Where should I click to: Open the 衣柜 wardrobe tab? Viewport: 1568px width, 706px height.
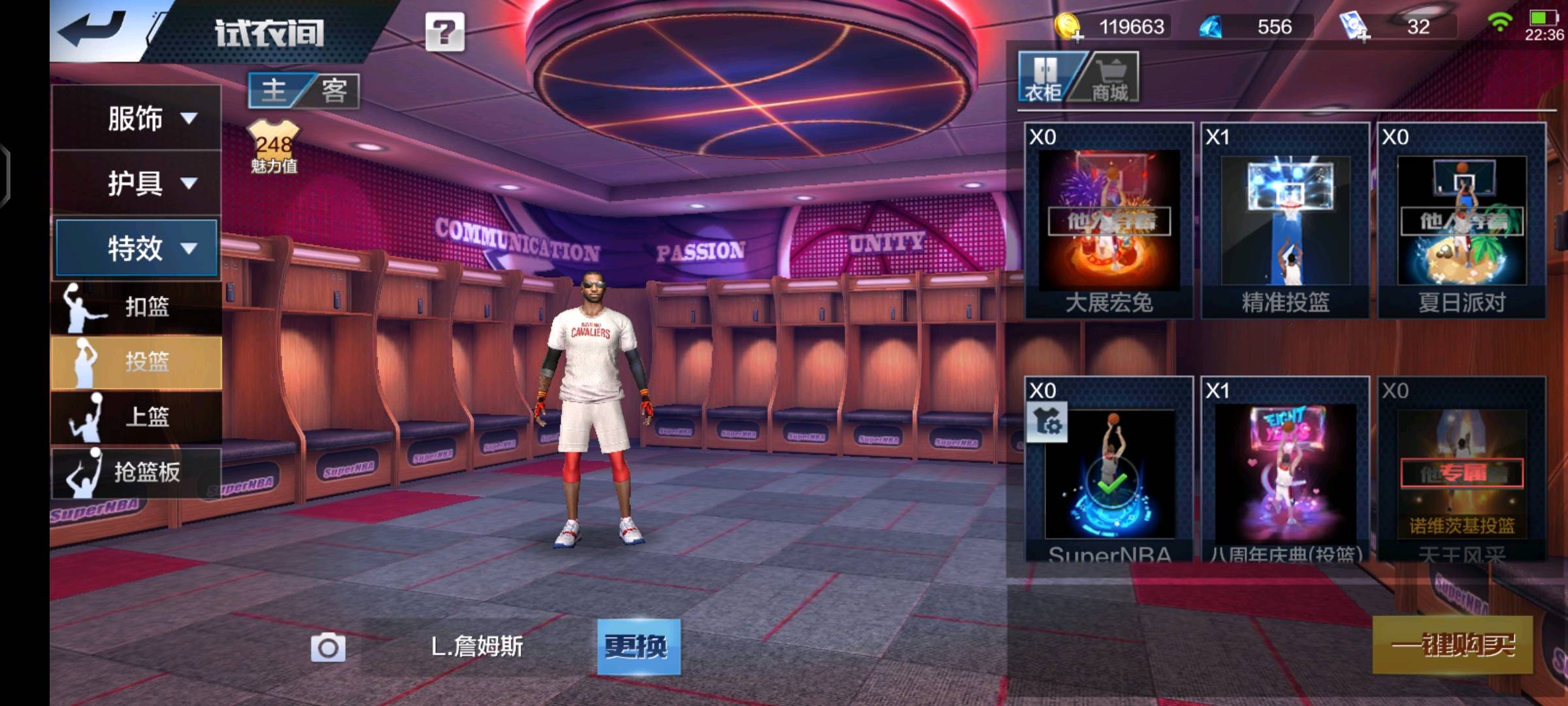[x=1043, y=78]
